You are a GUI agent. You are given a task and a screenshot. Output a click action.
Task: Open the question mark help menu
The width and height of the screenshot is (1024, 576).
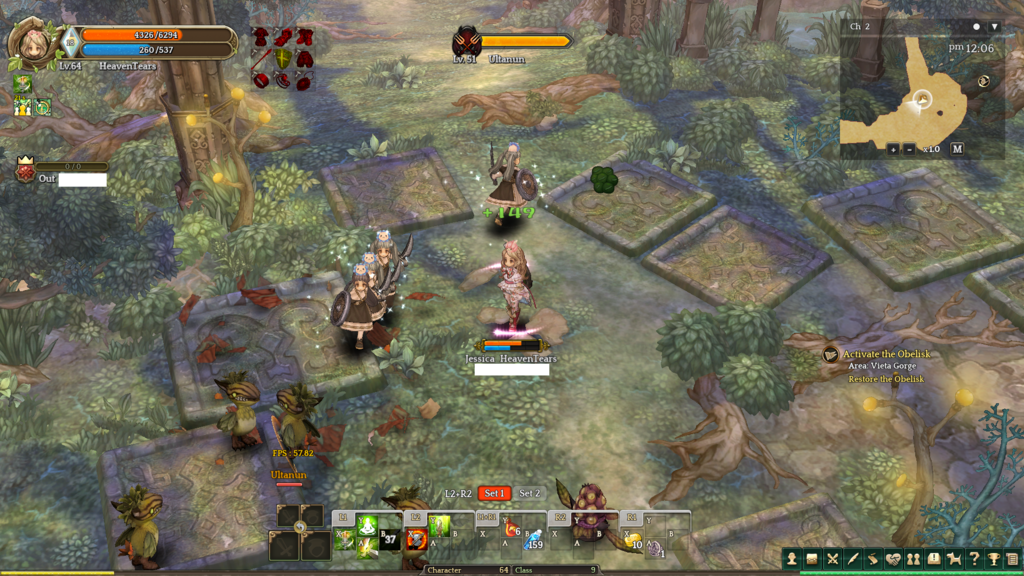point(973,559)
